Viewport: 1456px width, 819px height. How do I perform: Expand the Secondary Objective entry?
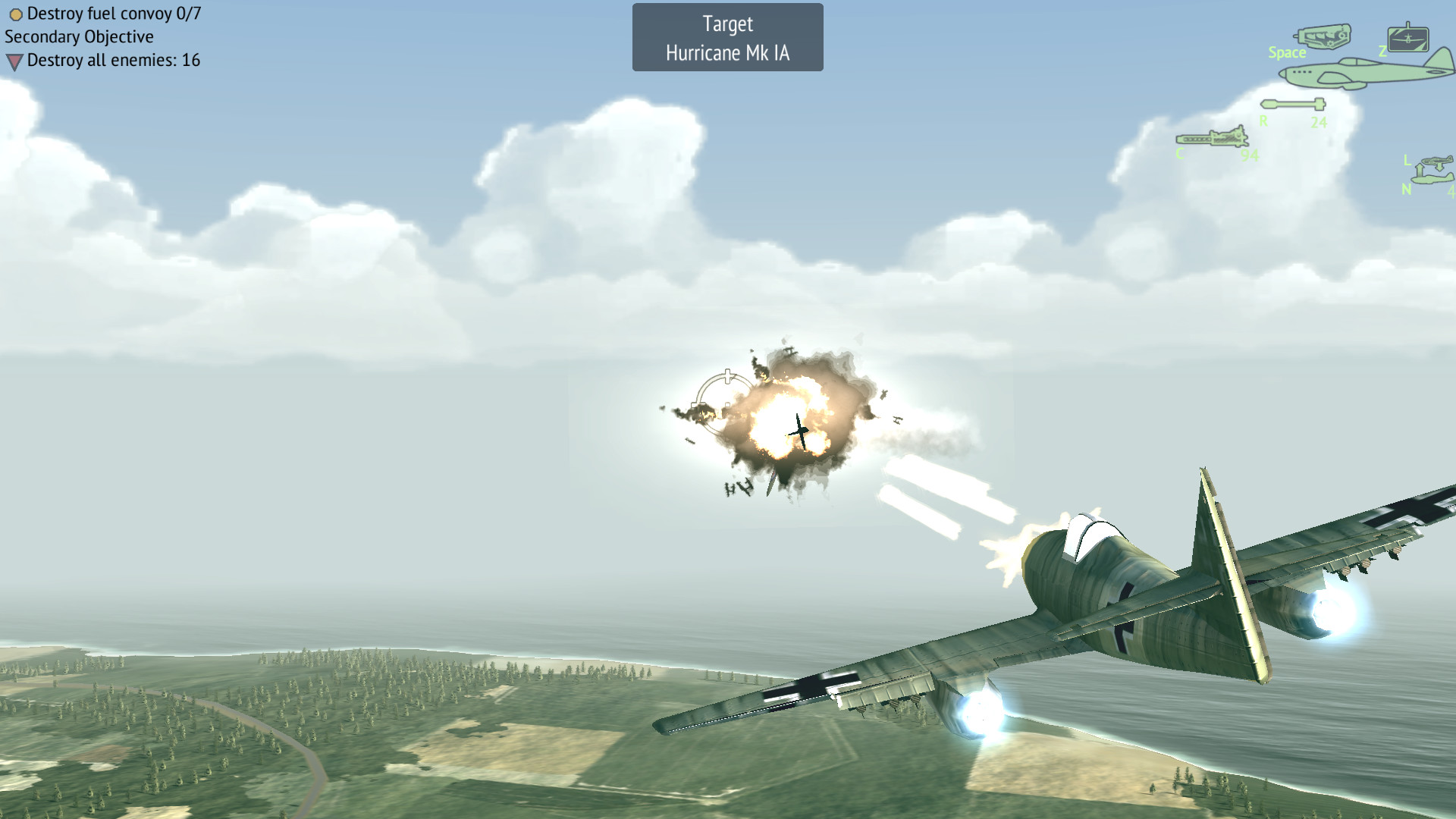point(78,36)
